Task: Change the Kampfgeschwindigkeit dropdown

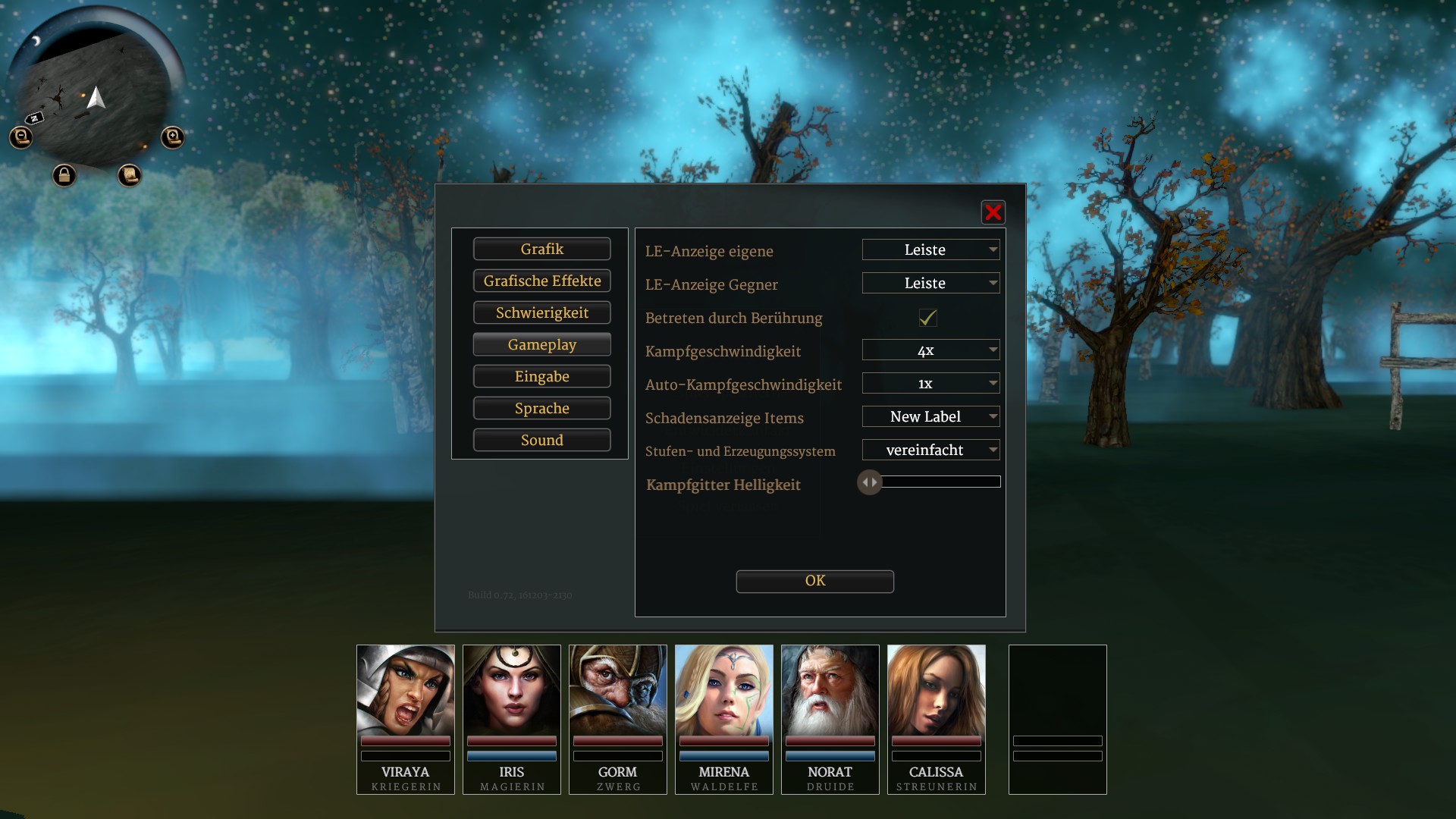Action: pos(930,350)
